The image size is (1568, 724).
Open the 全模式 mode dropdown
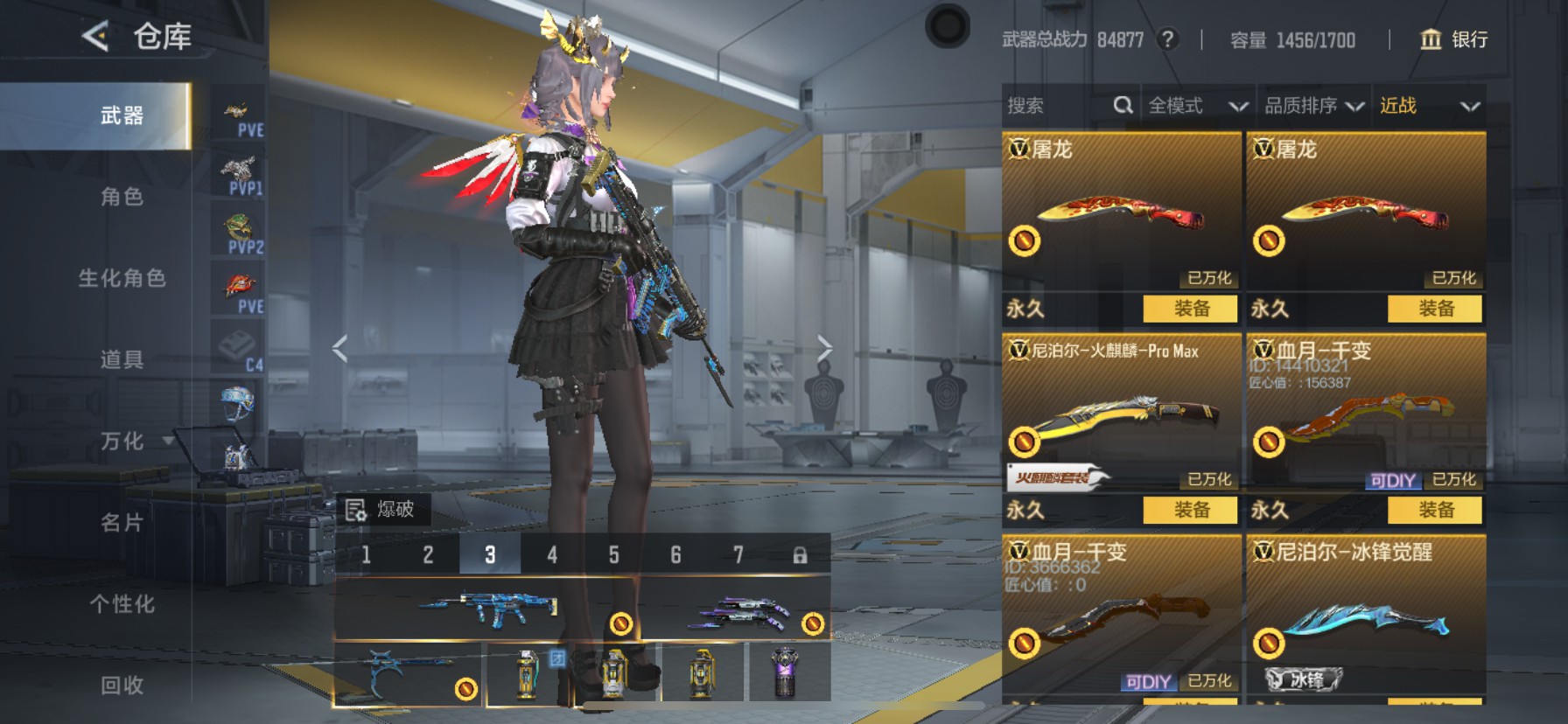click(x=1196, y=106)
